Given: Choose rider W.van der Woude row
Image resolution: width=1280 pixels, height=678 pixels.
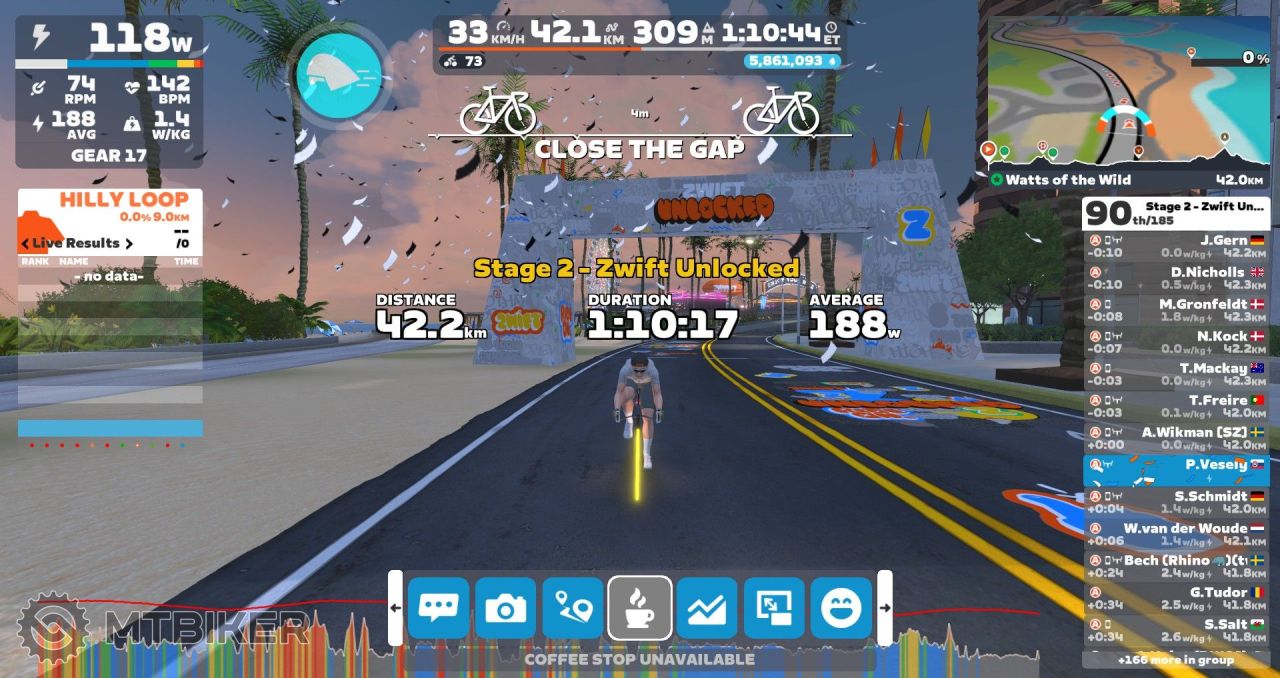Looking at the screenshot, I should click(1176, 534).
